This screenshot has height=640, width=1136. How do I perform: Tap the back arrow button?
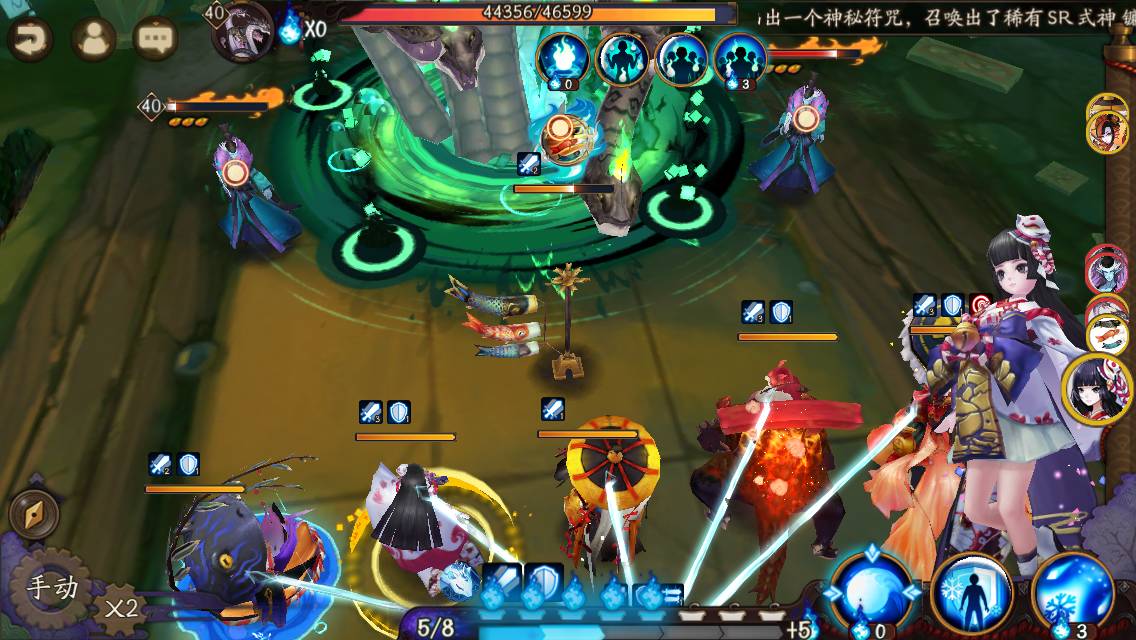30,39
